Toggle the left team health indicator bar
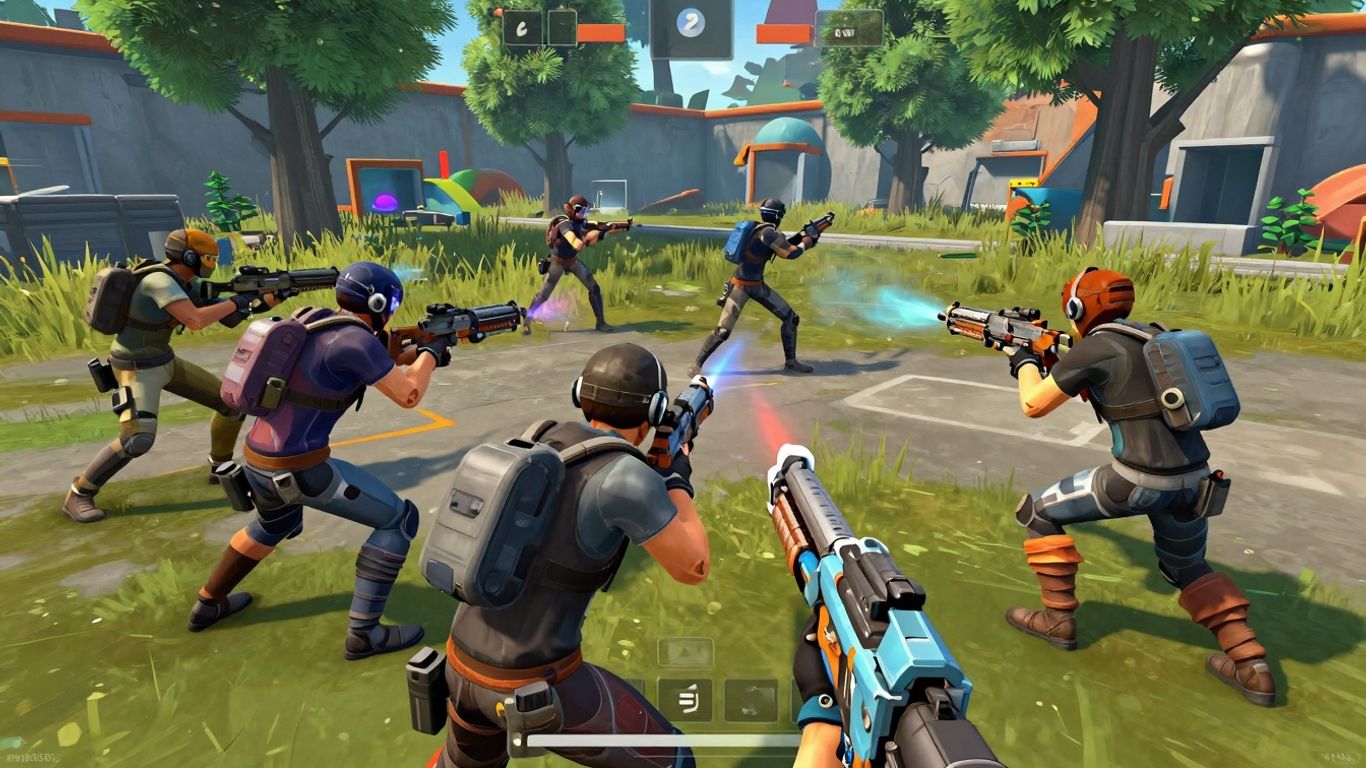Viewport: 1366px width, 768px height. (x=601, y=30)
